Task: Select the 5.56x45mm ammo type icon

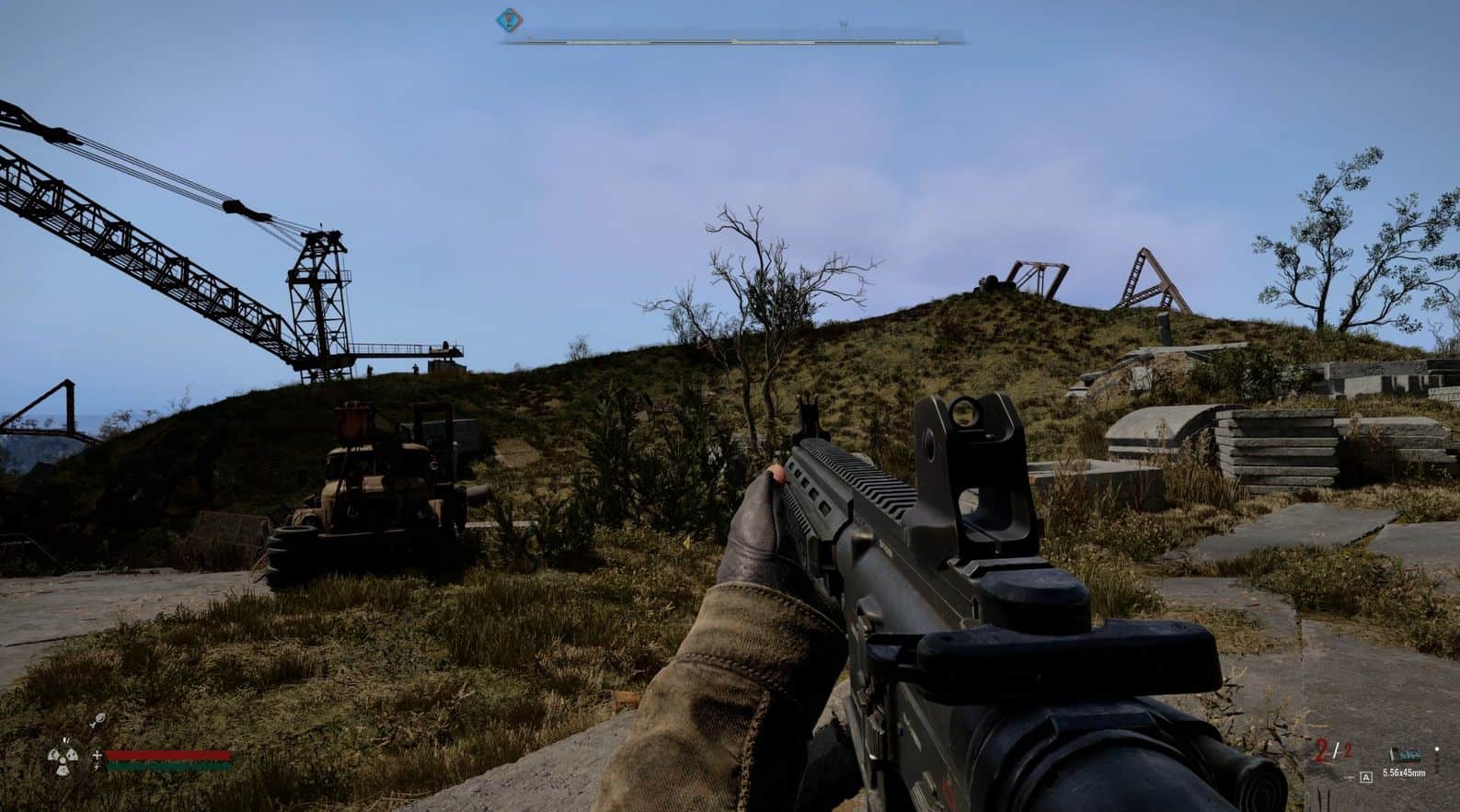Action: coord(1405,753)
